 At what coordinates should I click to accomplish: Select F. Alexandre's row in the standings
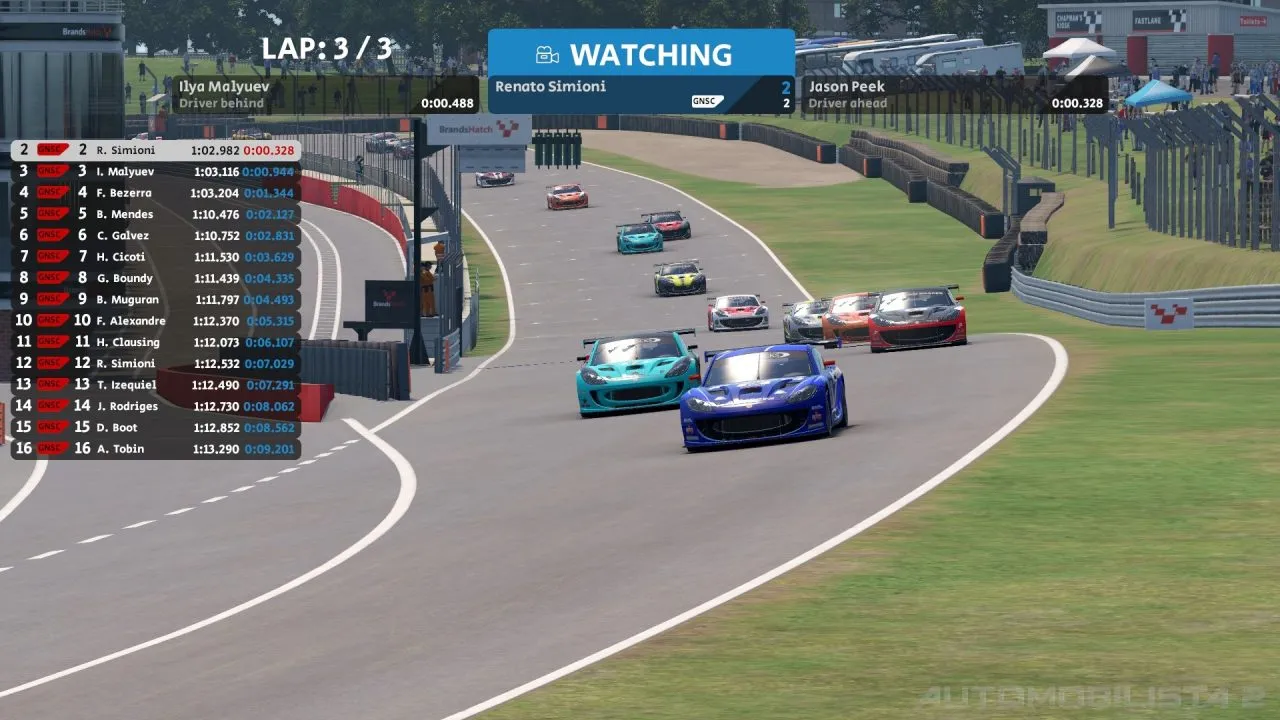pyautogui.click(x=155, y=321)
